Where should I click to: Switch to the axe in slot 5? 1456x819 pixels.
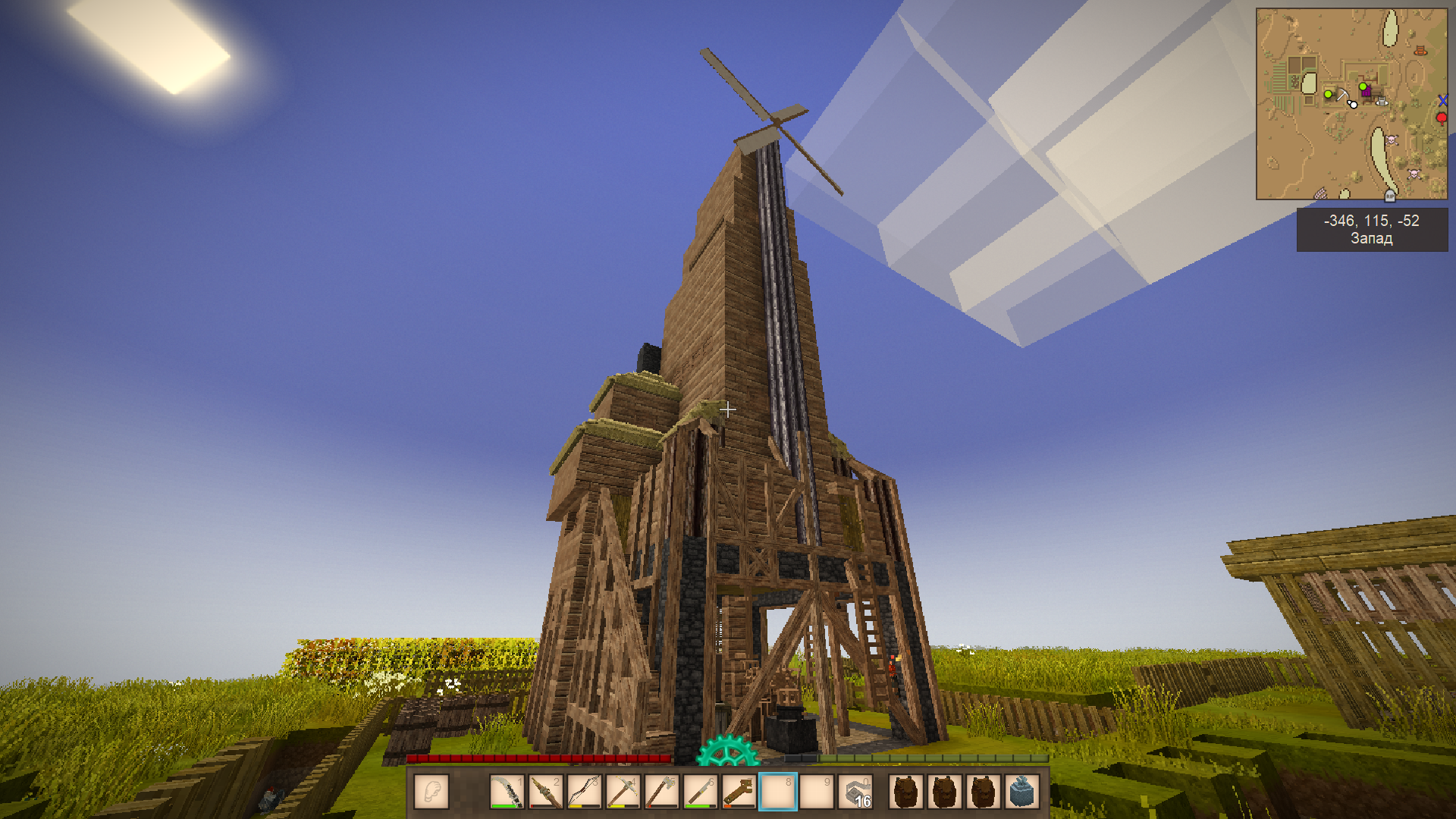point(661,792)
